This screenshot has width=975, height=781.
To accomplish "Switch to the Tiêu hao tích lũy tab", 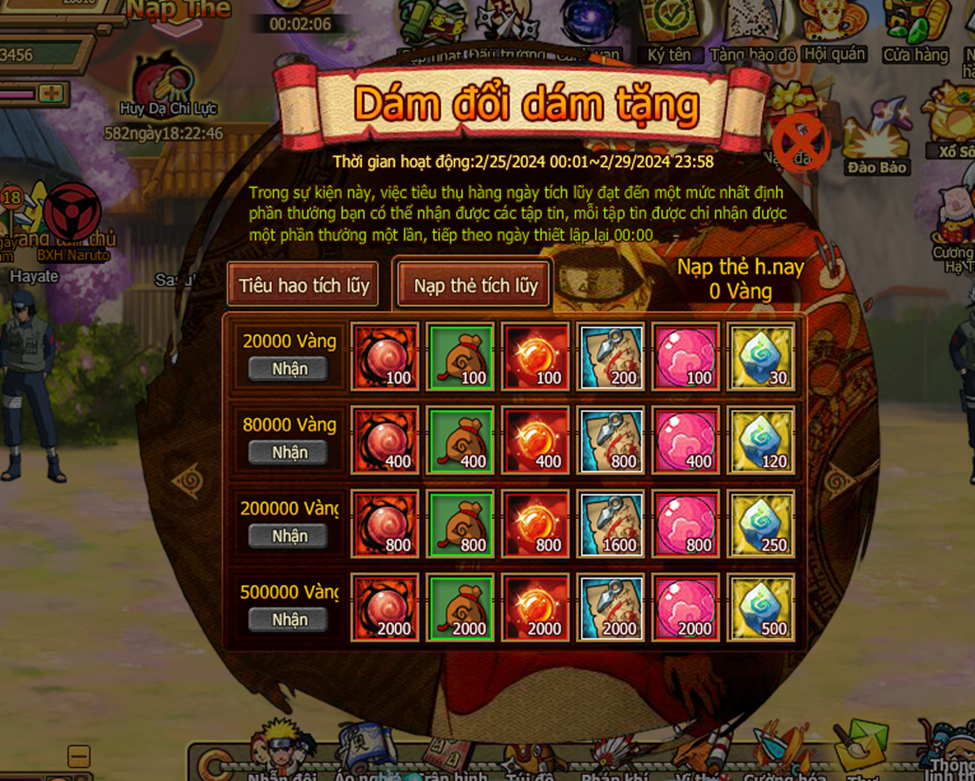I will (x=303, y=285).
